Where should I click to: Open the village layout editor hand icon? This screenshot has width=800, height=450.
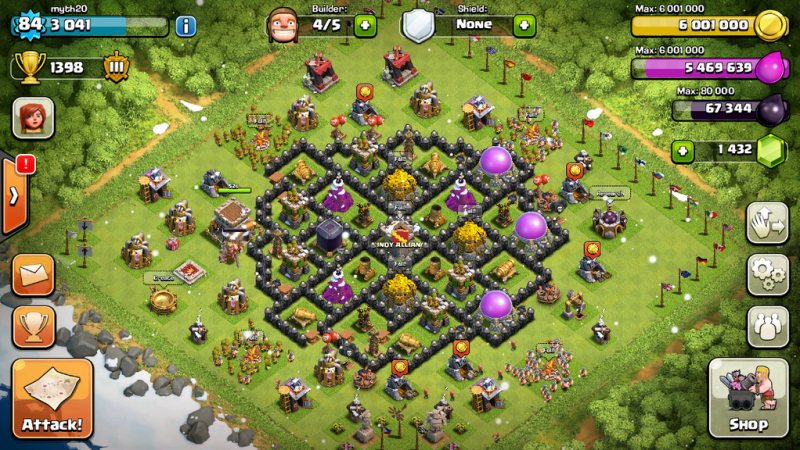(767, 222)
